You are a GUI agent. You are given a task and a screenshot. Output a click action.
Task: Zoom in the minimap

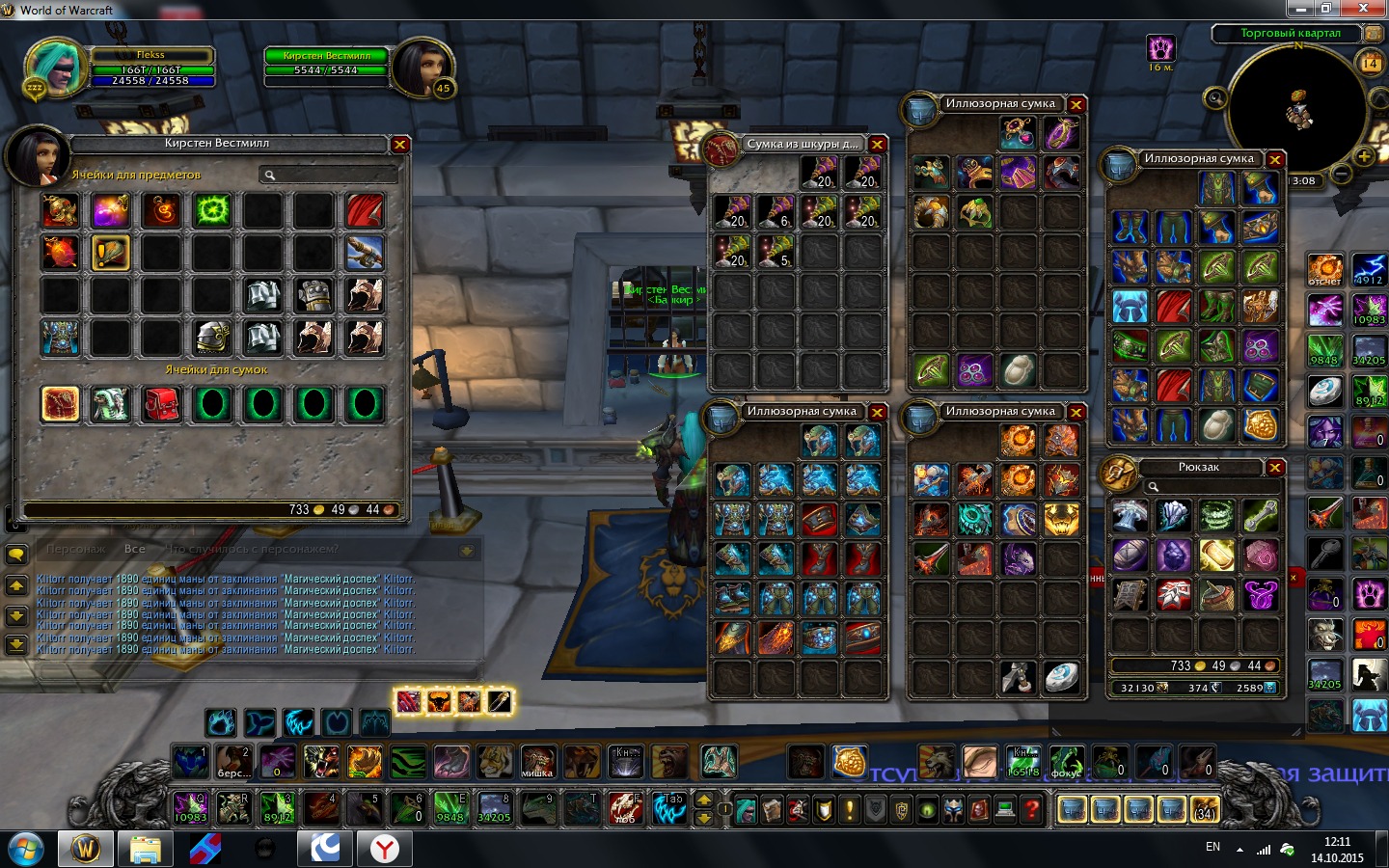(x=1363, y=155)
